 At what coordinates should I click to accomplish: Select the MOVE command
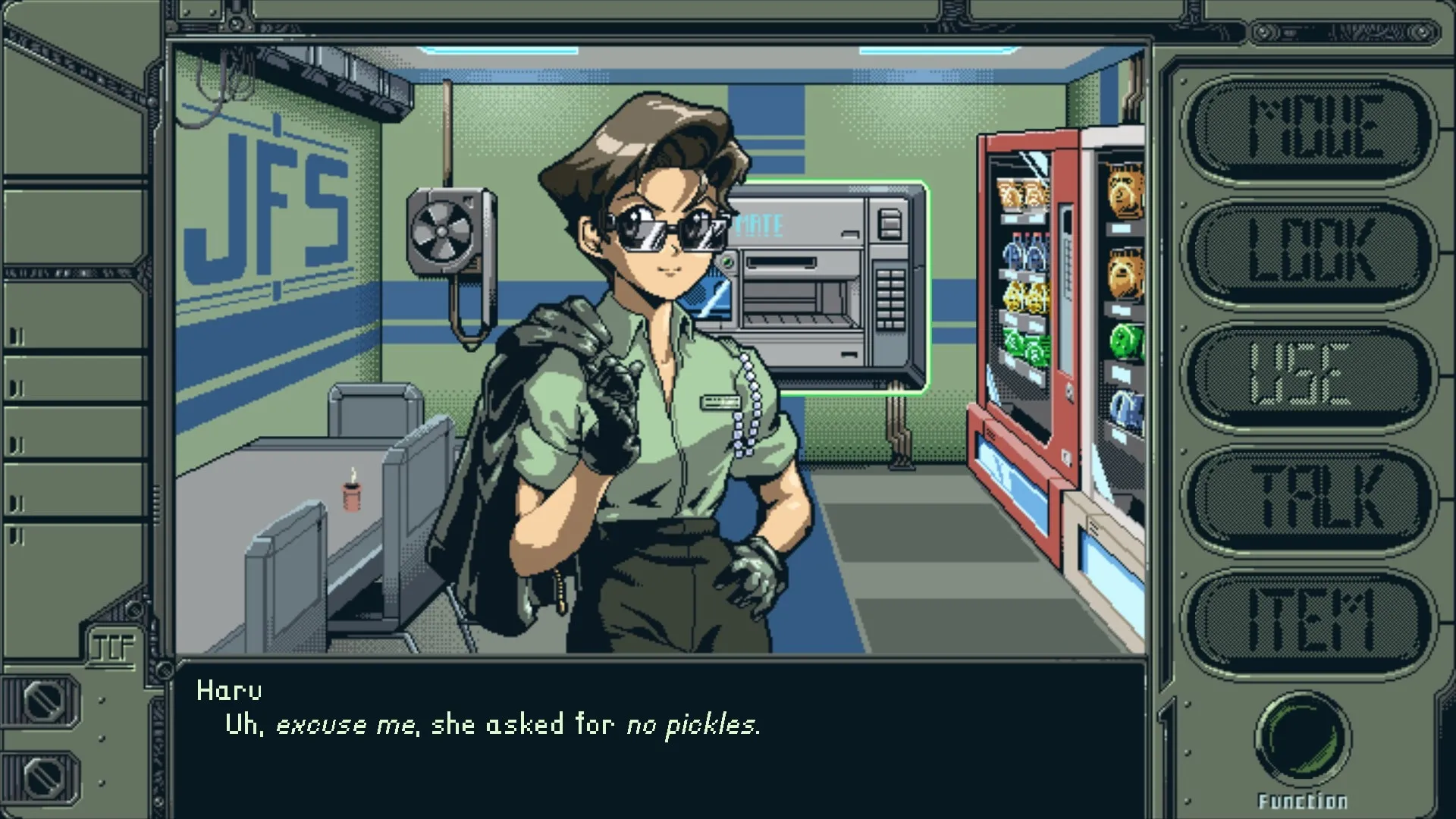coord(1310,129)
